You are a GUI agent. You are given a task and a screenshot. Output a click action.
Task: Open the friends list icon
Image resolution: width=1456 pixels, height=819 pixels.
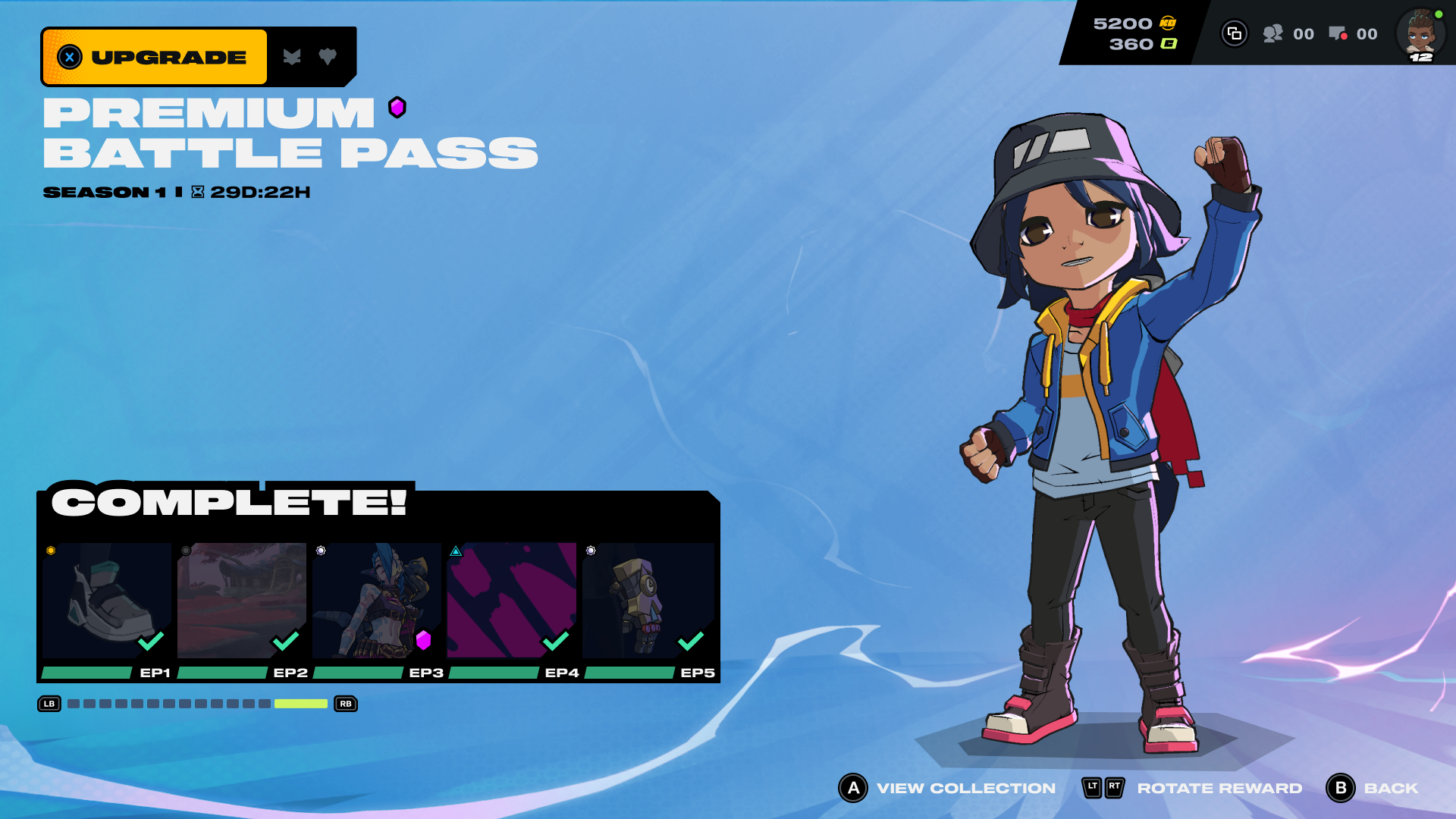pyautogui.click(x=1273, y=33)
